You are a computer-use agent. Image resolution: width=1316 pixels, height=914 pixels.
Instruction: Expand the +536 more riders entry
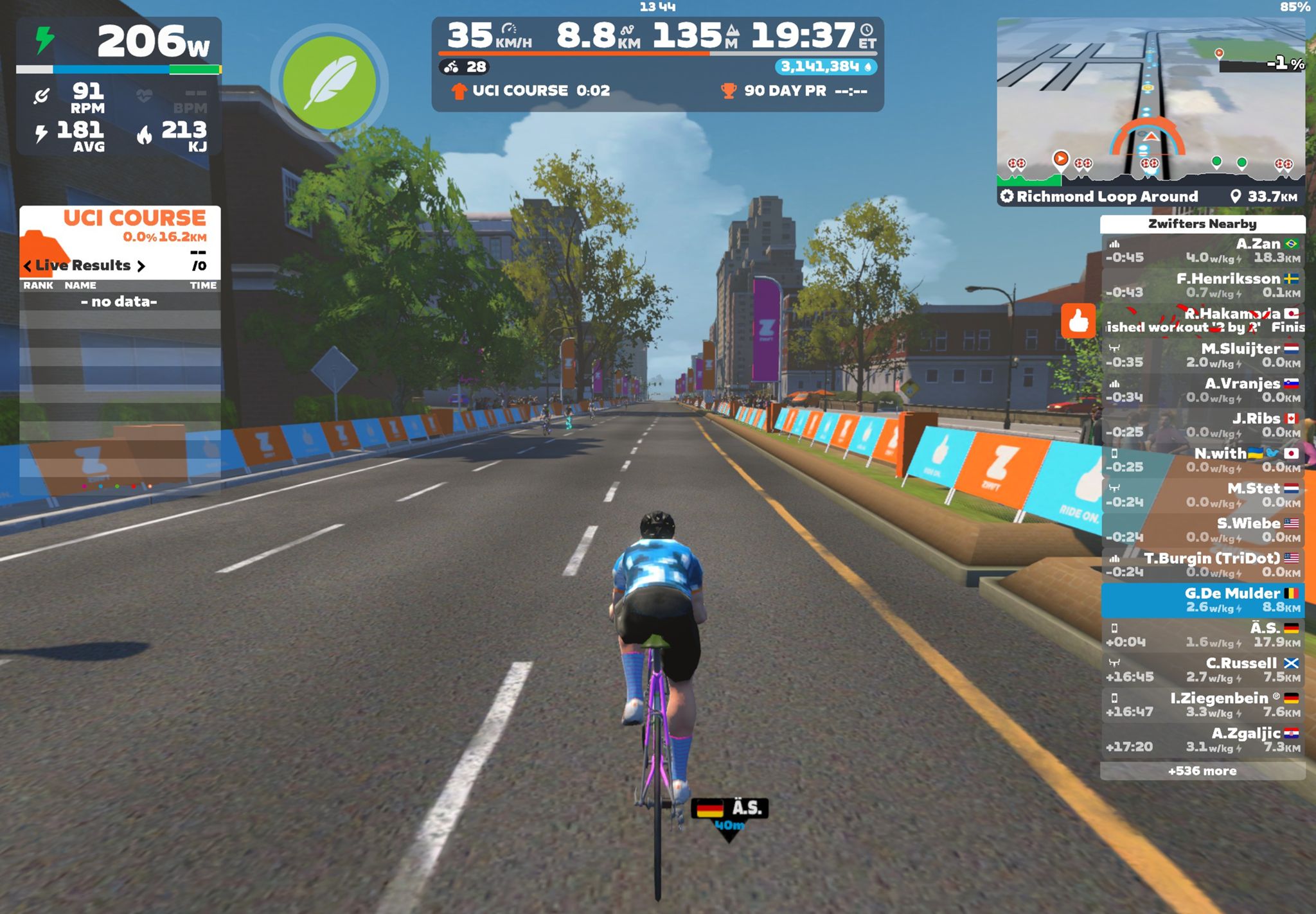click(1202, 771)
